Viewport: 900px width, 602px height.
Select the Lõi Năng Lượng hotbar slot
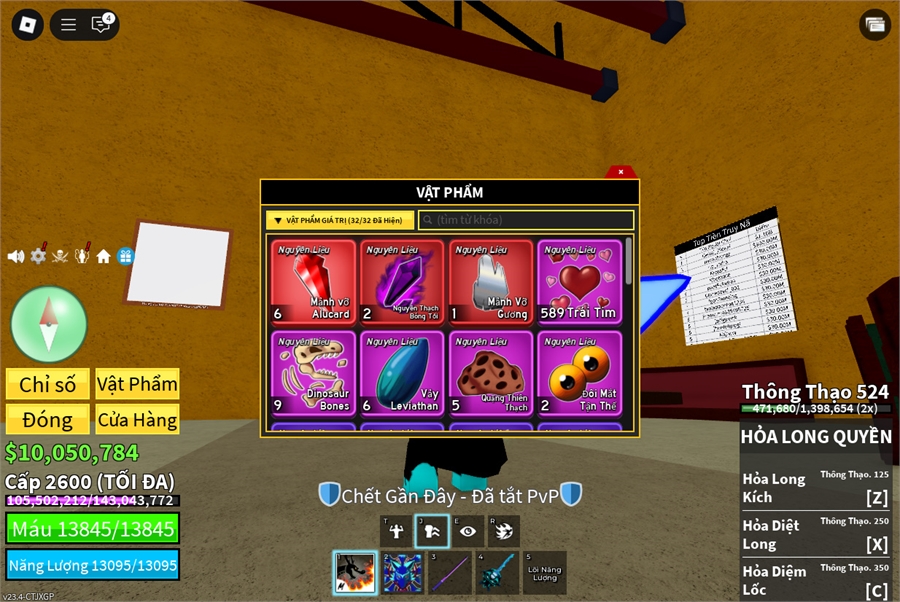[x=545, y=572]
